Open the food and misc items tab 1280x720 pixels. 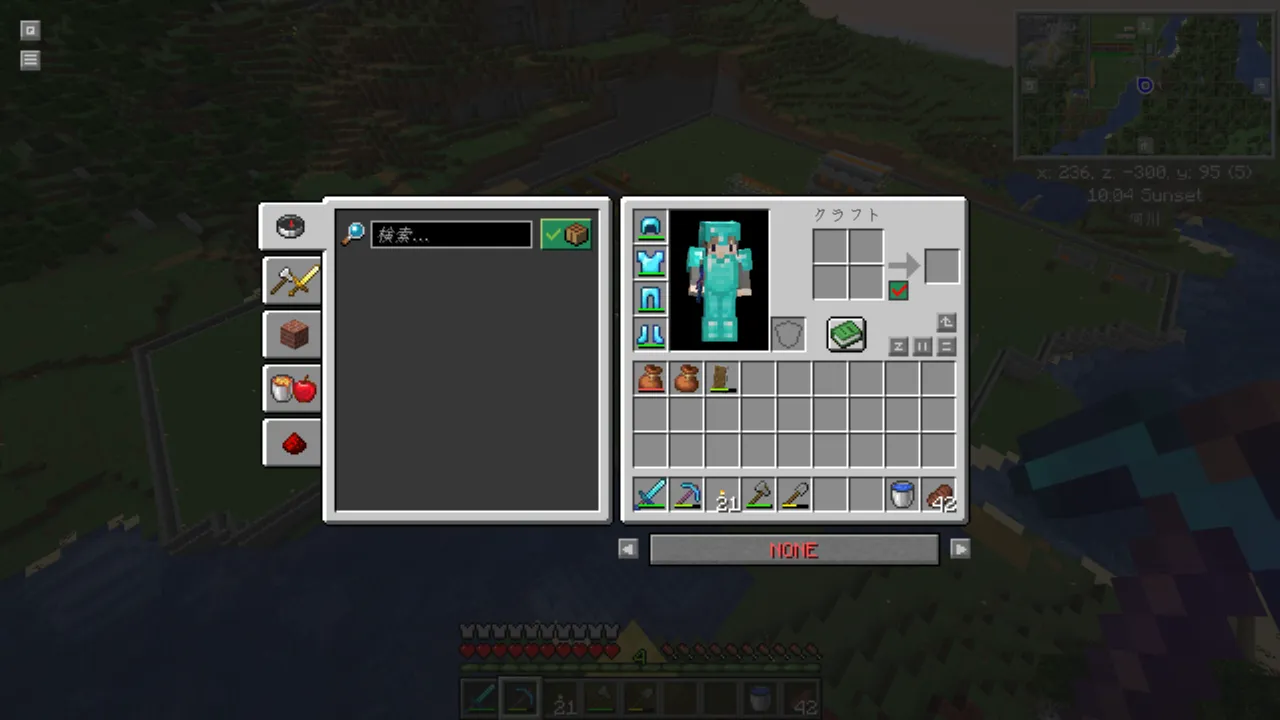(x=293, y=389)
